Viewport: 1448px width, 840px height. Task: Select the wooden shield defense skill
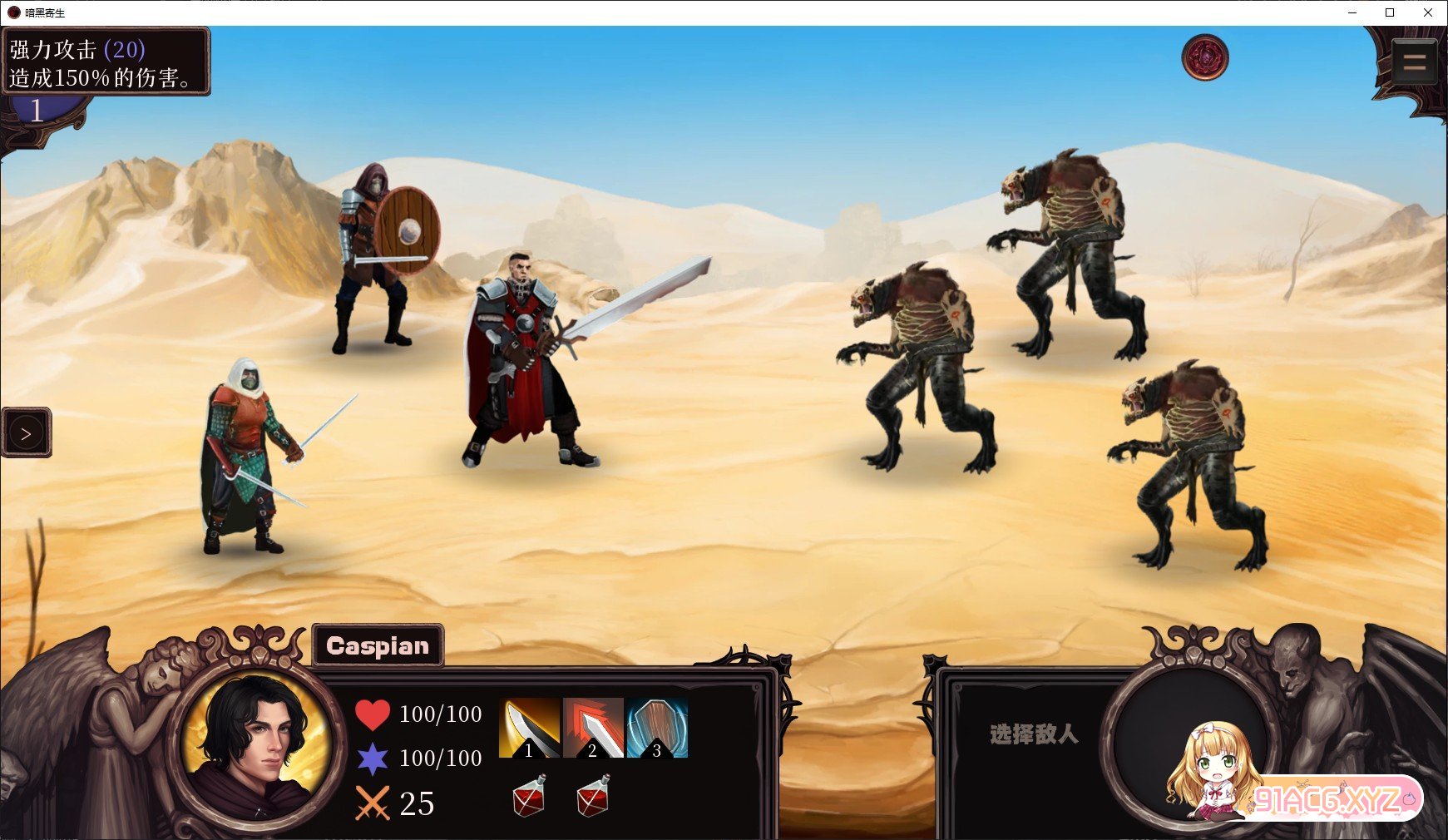[x=657, y=728]
